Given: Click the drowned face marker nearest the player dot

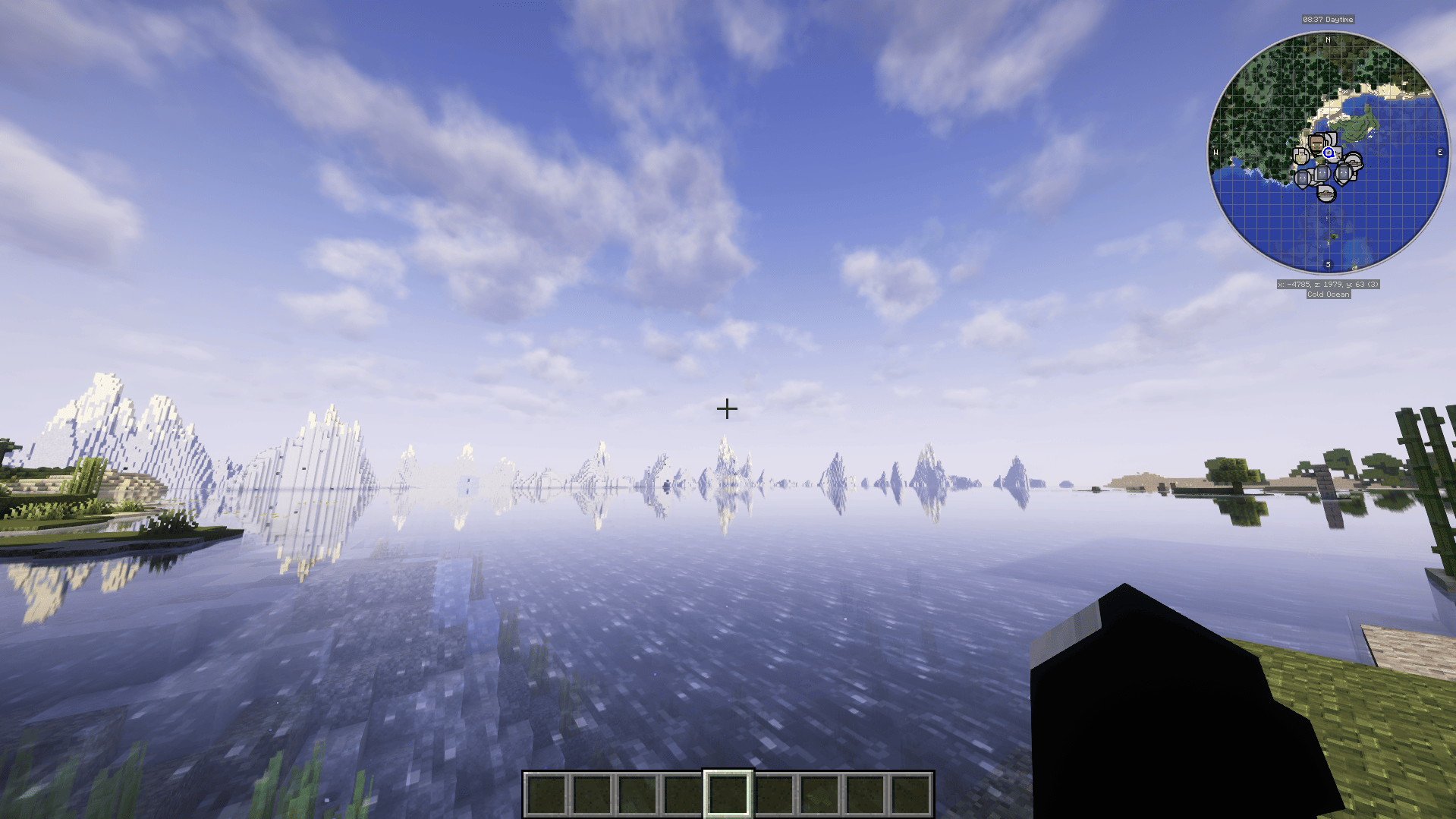Looking at the screenshot, I should point(1322,174).
